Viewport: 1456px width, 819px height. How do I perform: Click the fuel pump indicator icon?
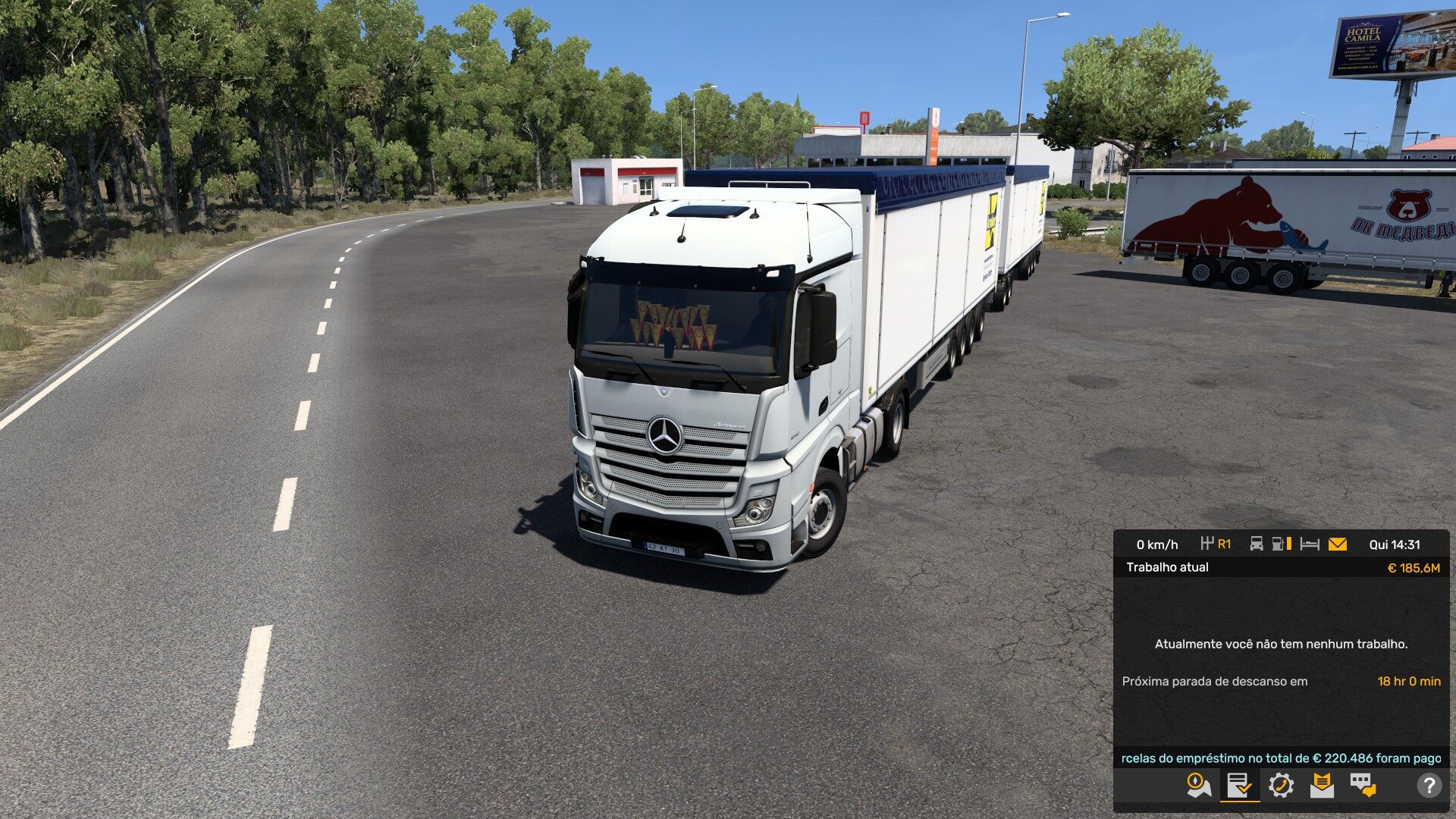tap(1281, 544)
